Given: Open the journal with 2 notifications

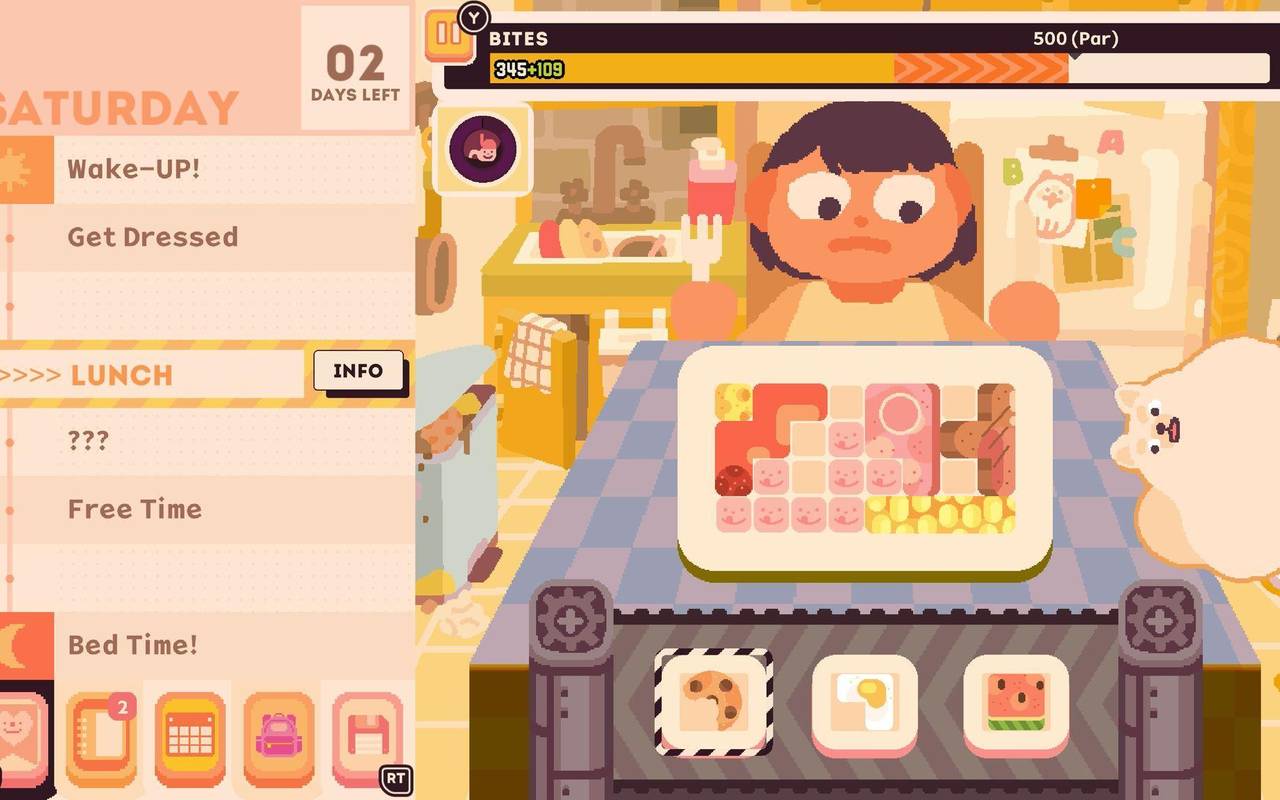Looking at the screenshot, I should pyautogui.click(x=100, y=736).
